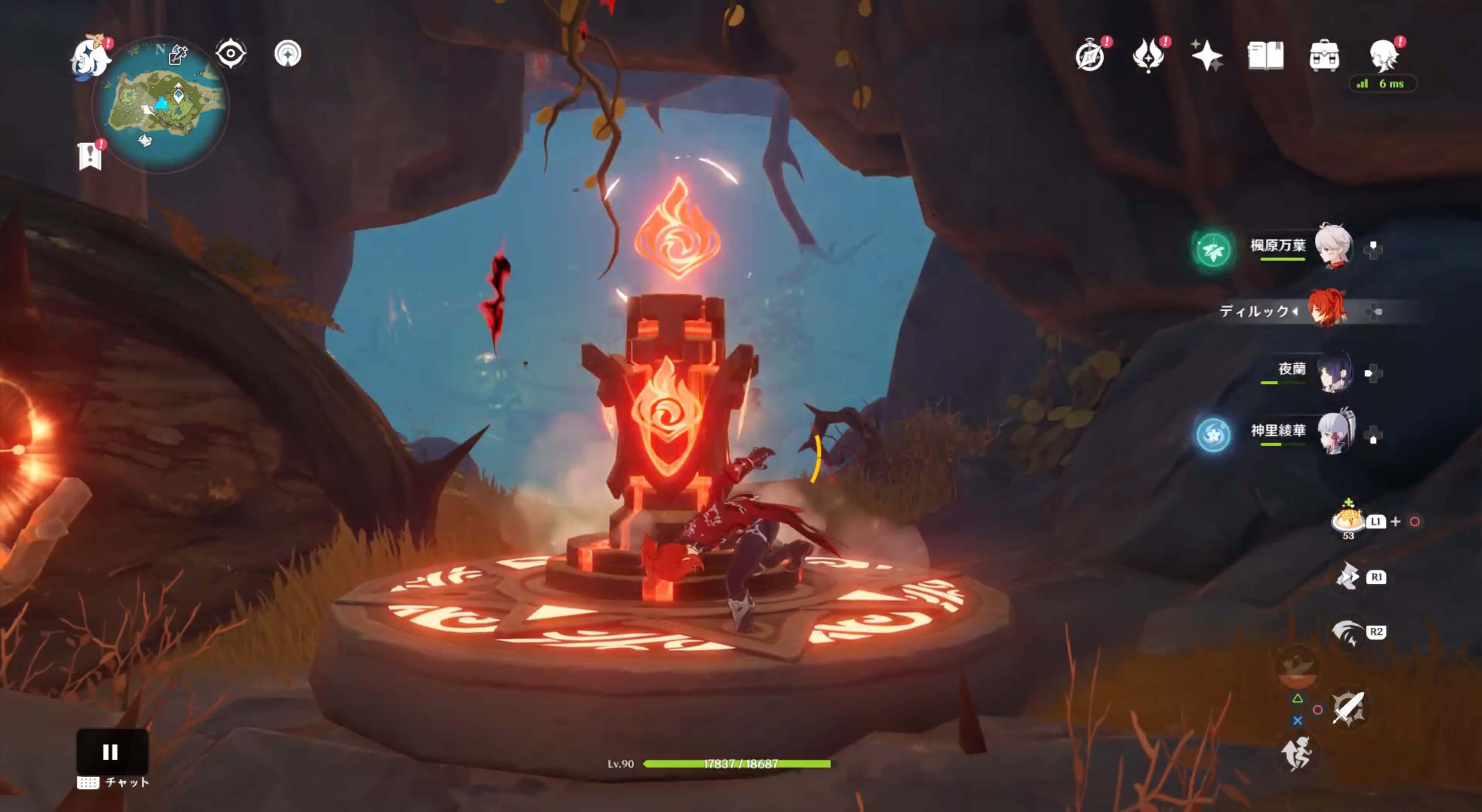
Task: Pause the video playback
Action: pyautogui.click(x=111, y=751)
